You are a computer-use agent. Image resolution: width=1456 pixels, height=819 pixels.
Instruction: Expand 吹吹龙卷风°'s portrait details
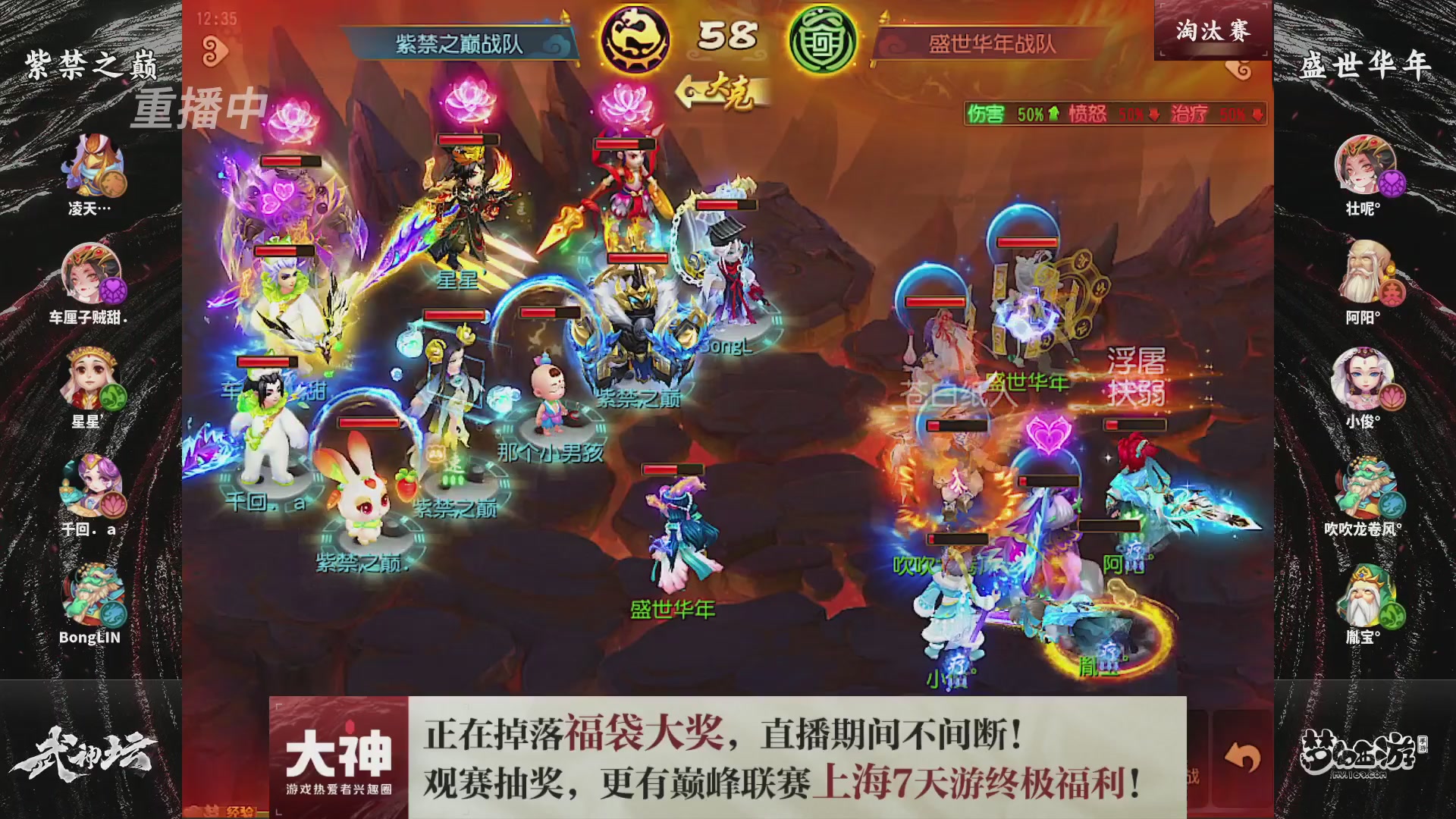[x=1367, y=485]
